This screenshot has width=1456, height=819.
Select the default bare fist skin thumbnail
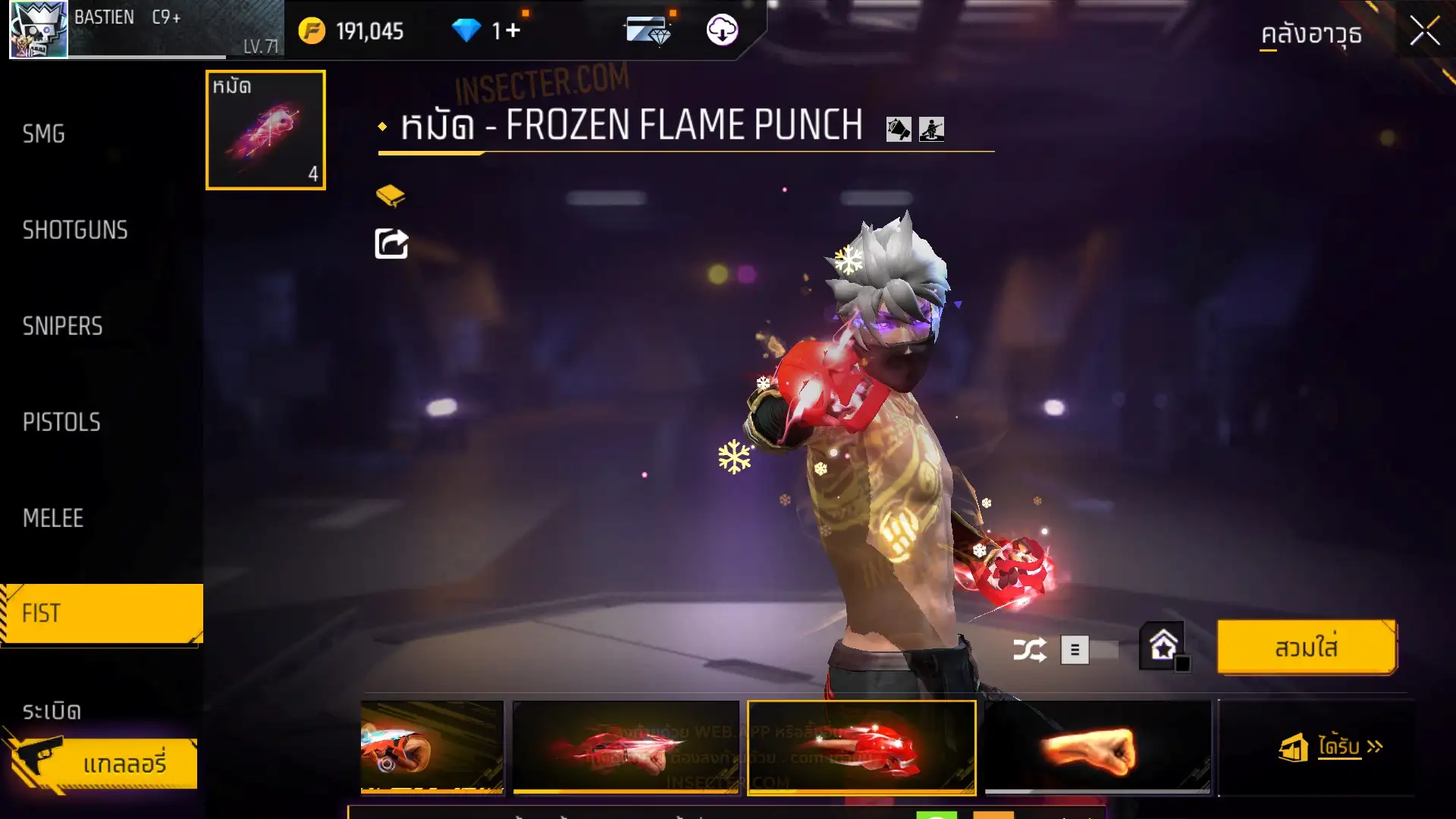pos(1097,748)
